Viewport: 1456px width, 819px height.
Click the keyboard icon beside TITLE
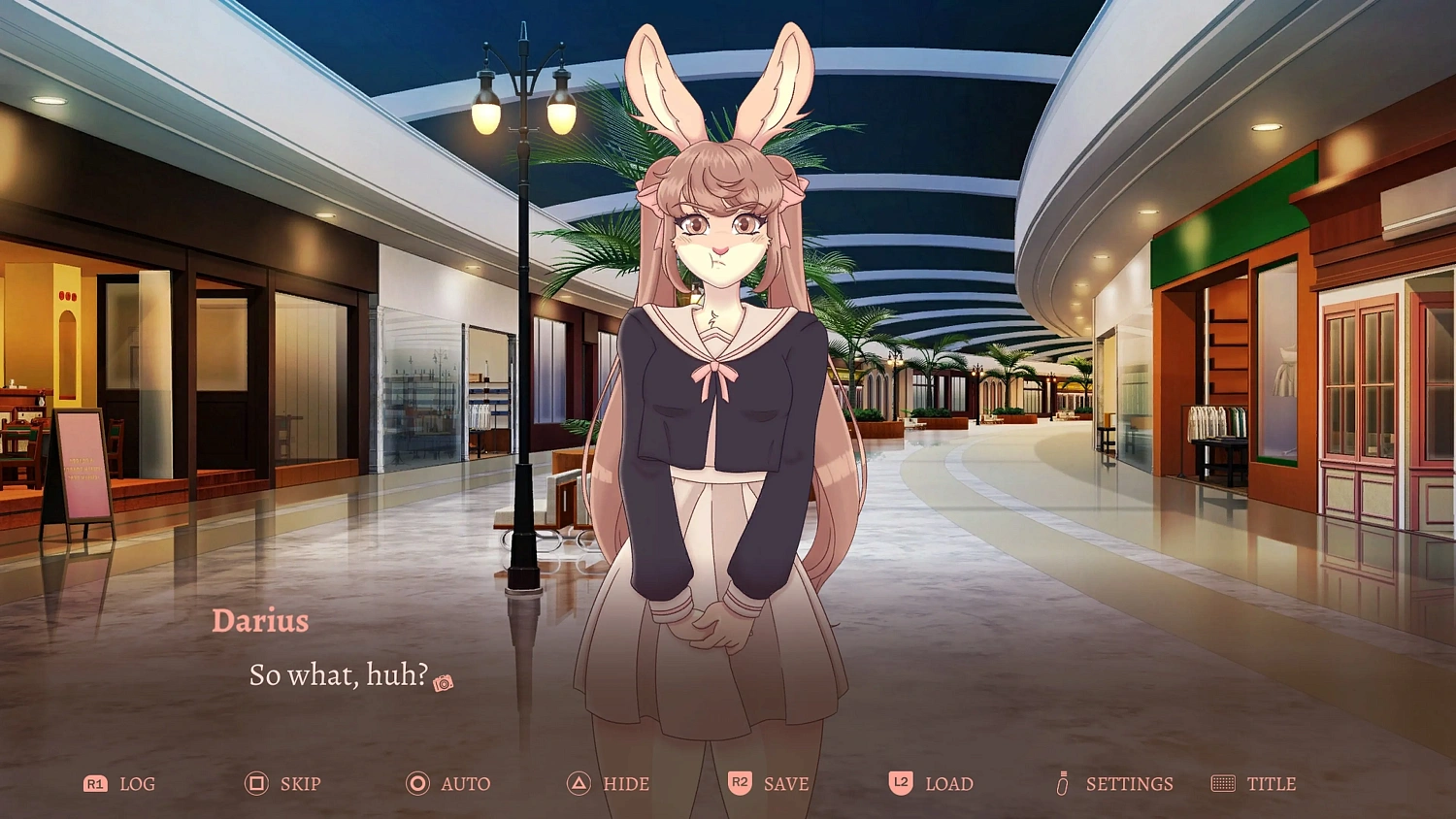coord(1224,783)
